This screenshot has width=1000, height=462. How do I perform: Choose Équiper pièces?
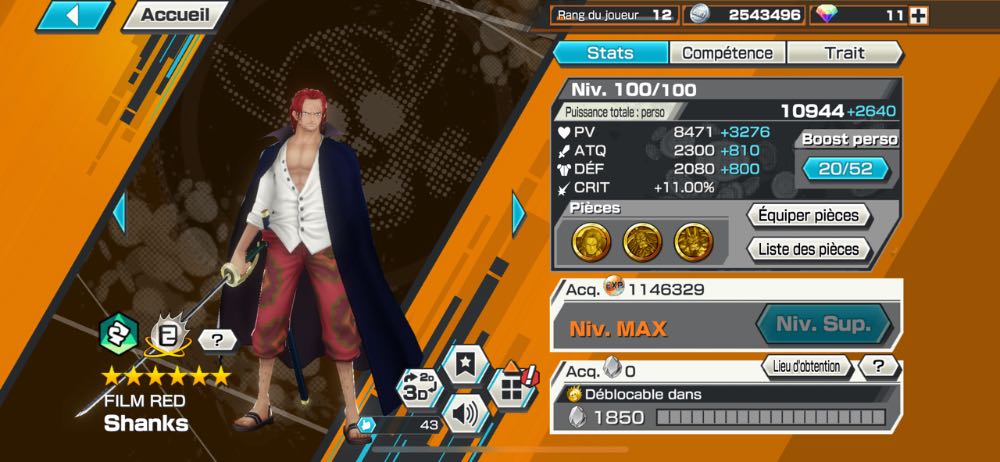(x=808, y=215)
